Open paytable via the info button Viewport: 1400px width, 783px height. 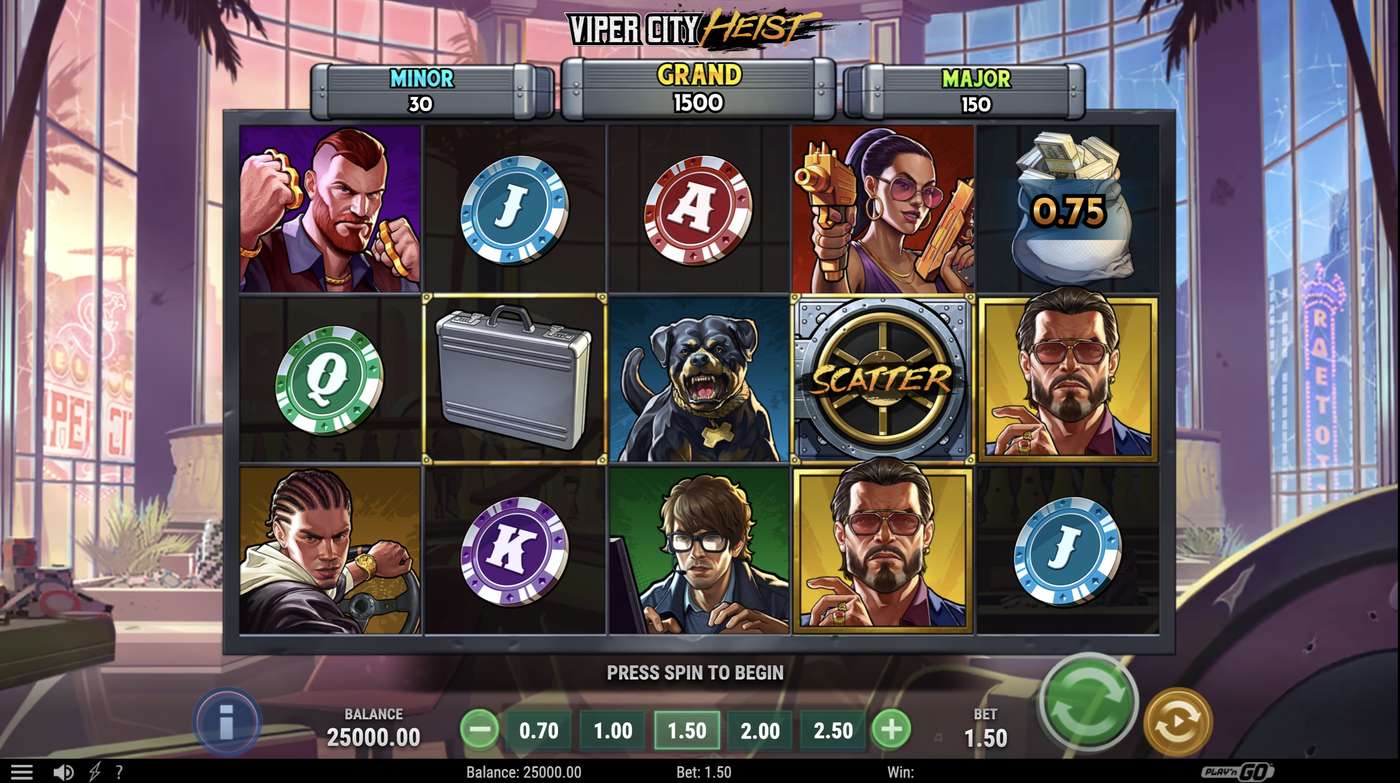click(225, 721)
